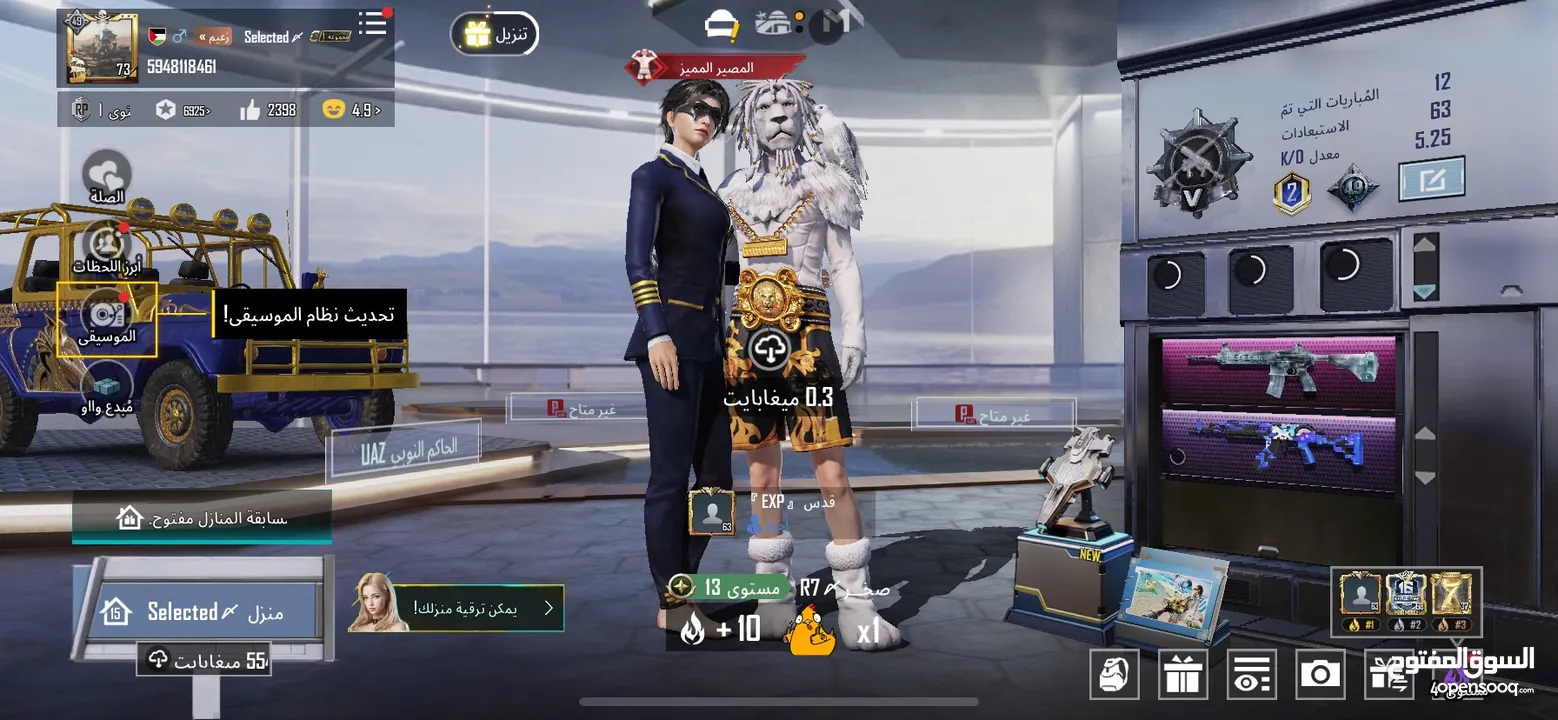1558x720 pixels.
Task: Open the WOW Creator (مبدع واو) icon
Action: 107,388
